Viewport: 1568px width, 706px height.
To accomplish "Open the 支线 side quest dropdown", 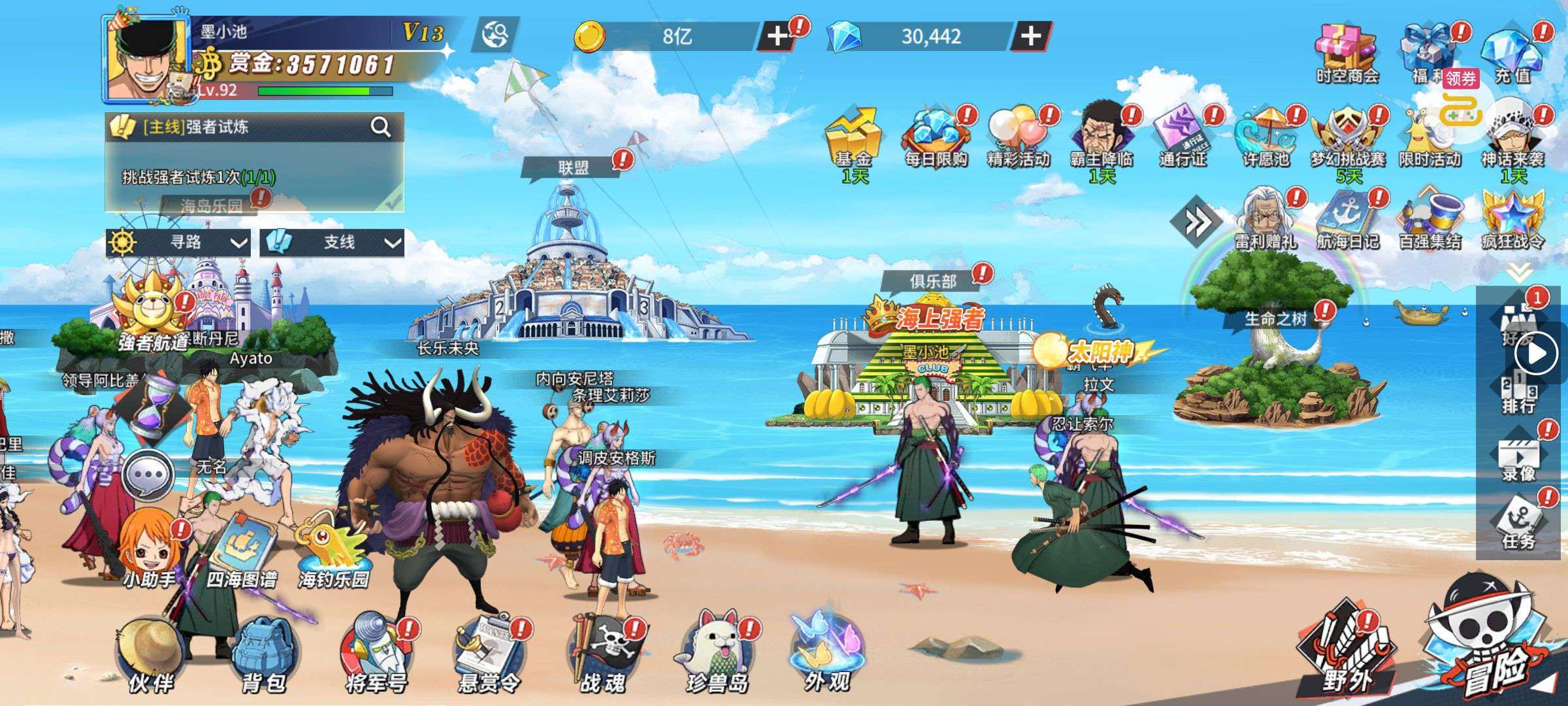I will [332, 243].
